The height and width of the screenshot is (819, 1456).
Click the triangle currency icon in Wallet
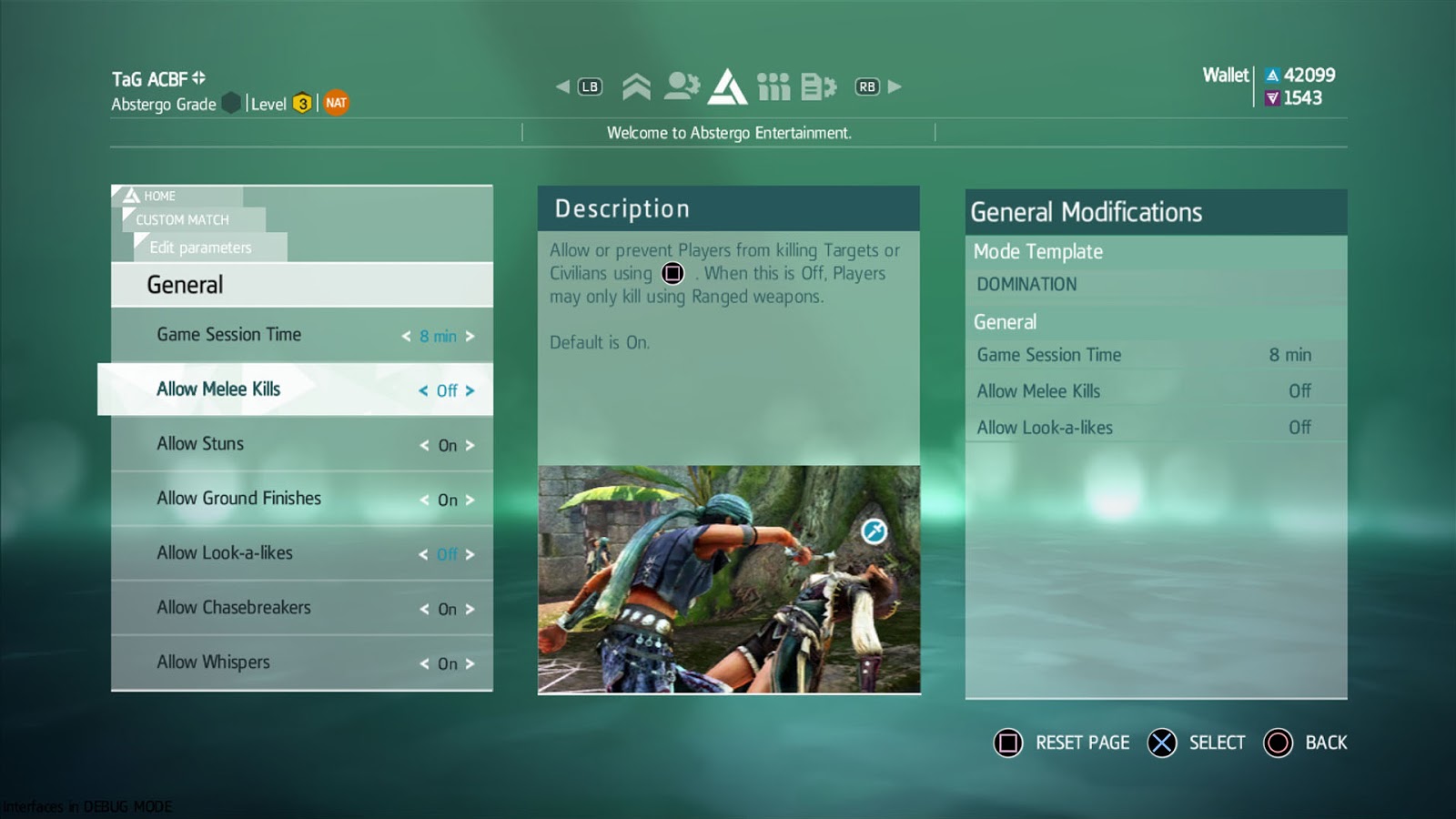1270,75
